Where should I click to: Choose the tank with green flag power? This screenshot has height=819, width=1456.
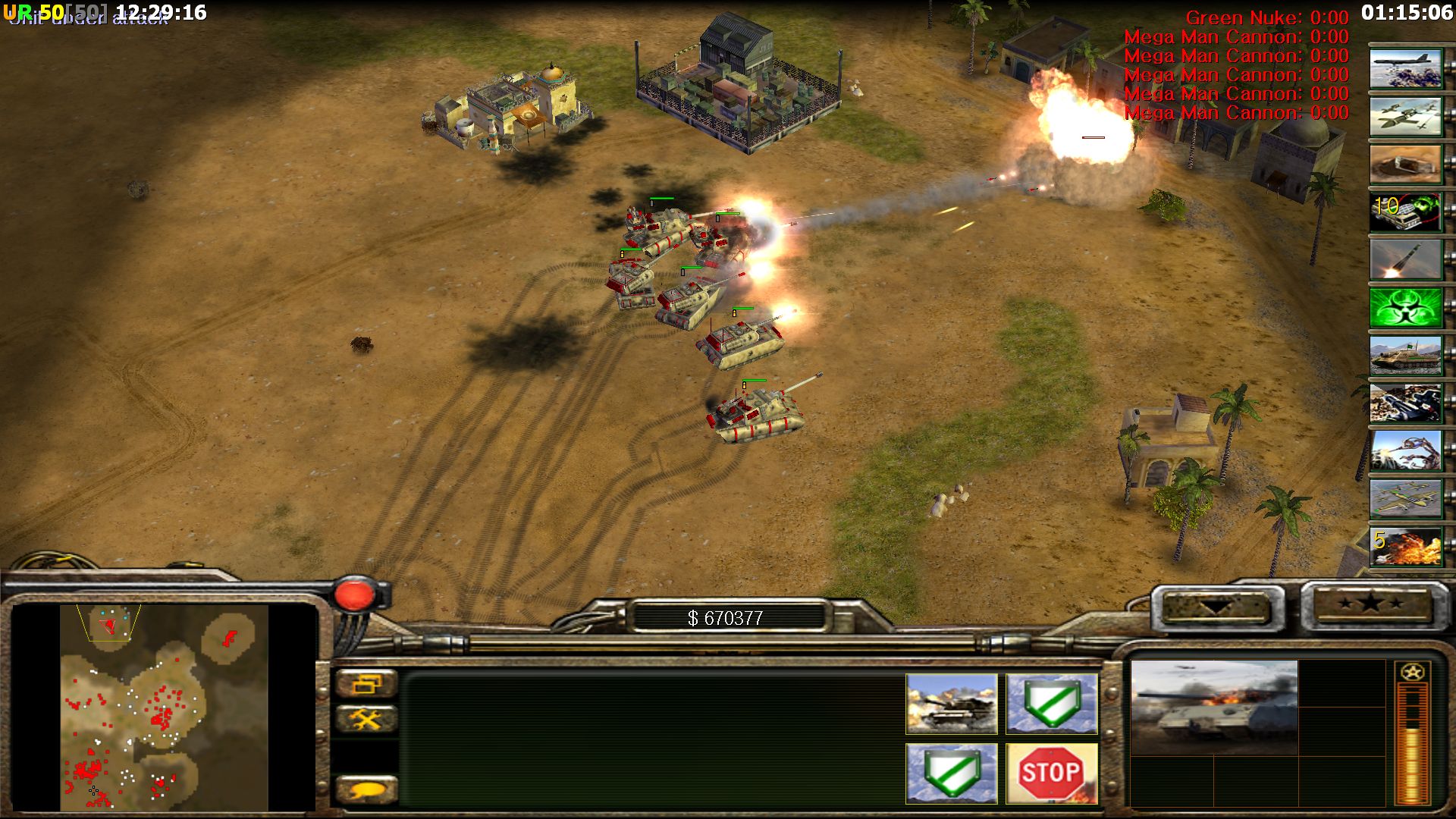coord(1405,355)
